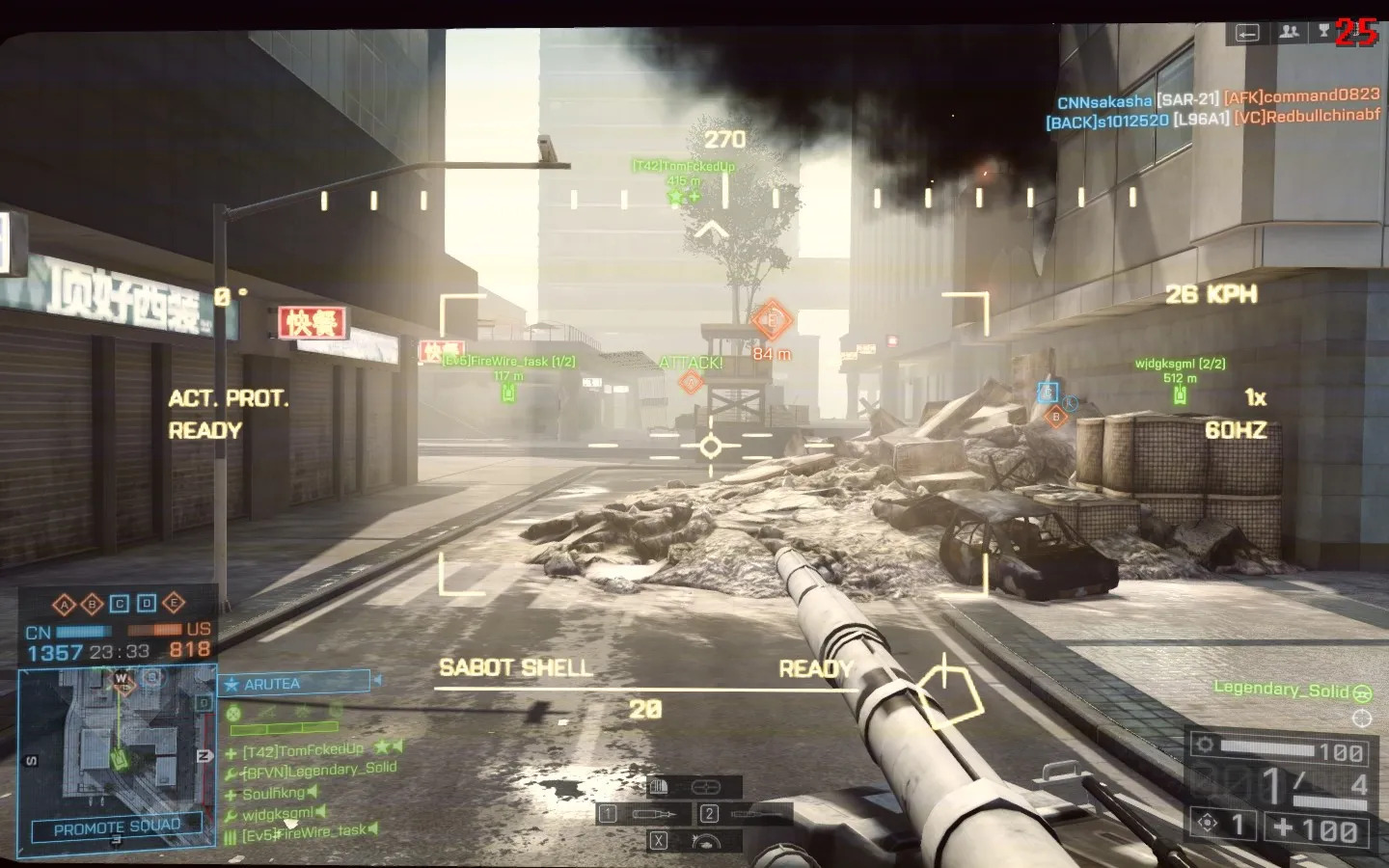Select squad member [T42]TomFckedUp

tap(302, 750)
